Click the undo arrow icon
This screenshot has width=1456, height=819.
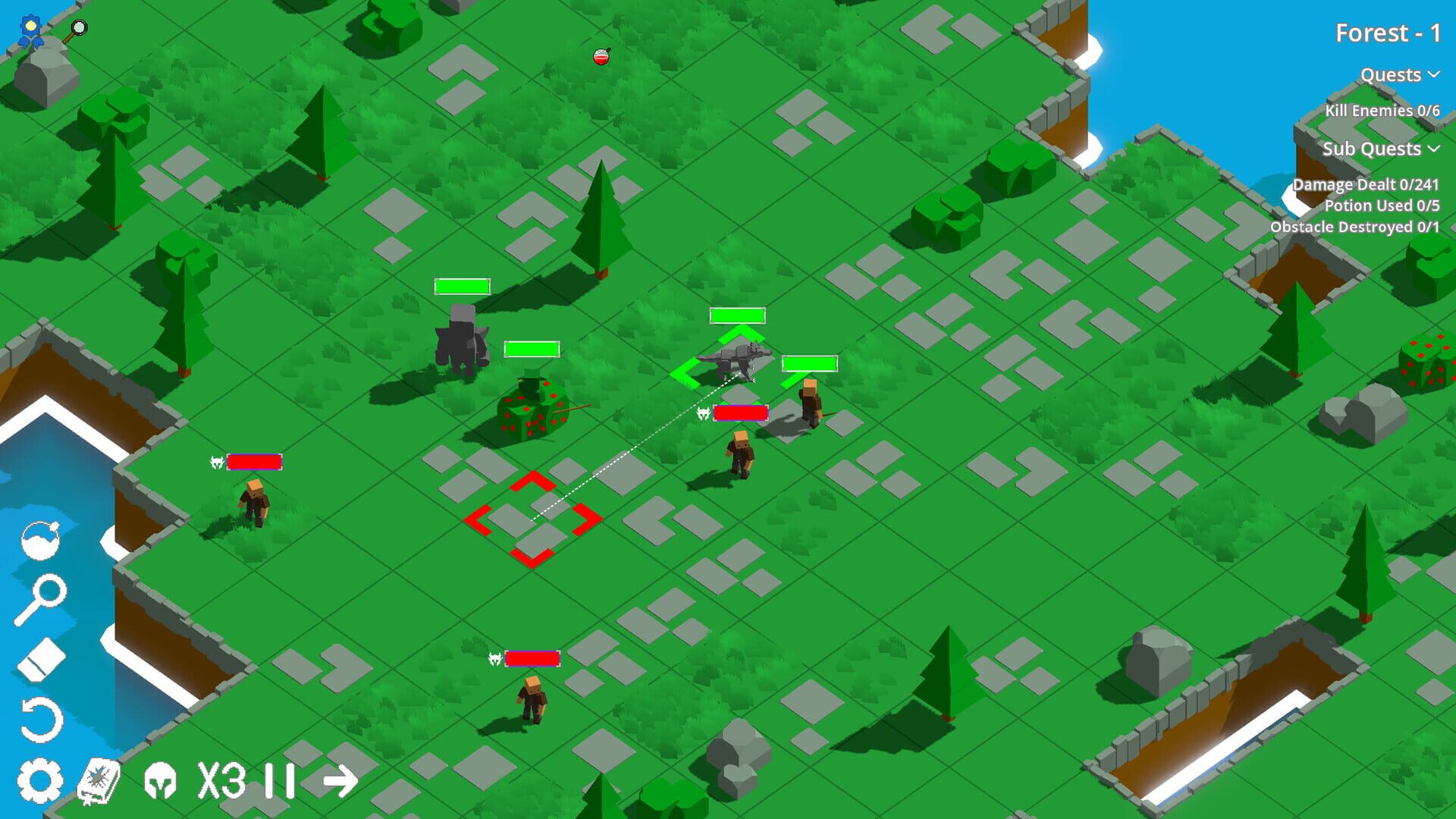42,717
